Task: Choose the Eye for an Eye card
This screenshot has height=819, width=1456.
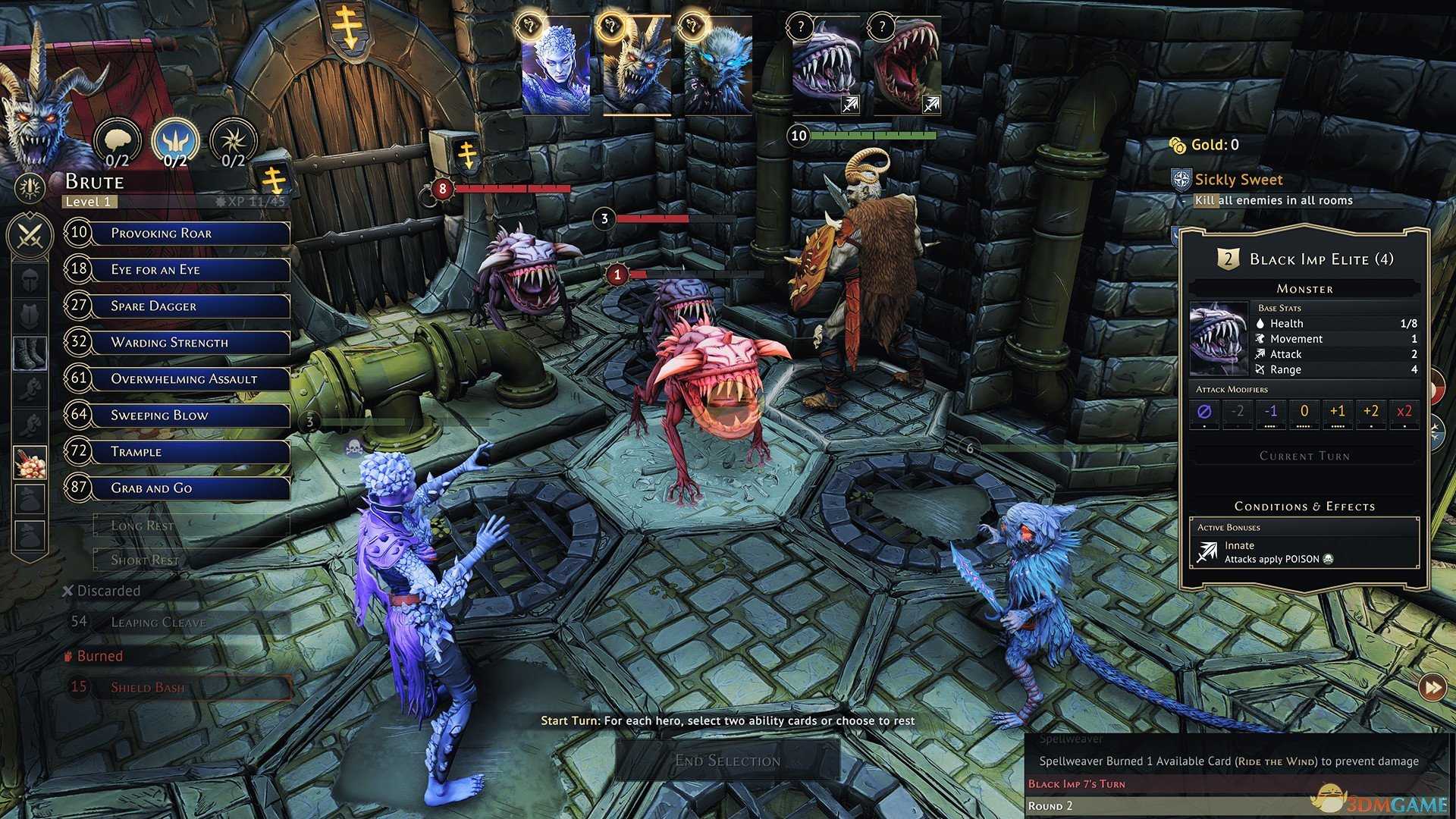Action: [x=188, y=269]
